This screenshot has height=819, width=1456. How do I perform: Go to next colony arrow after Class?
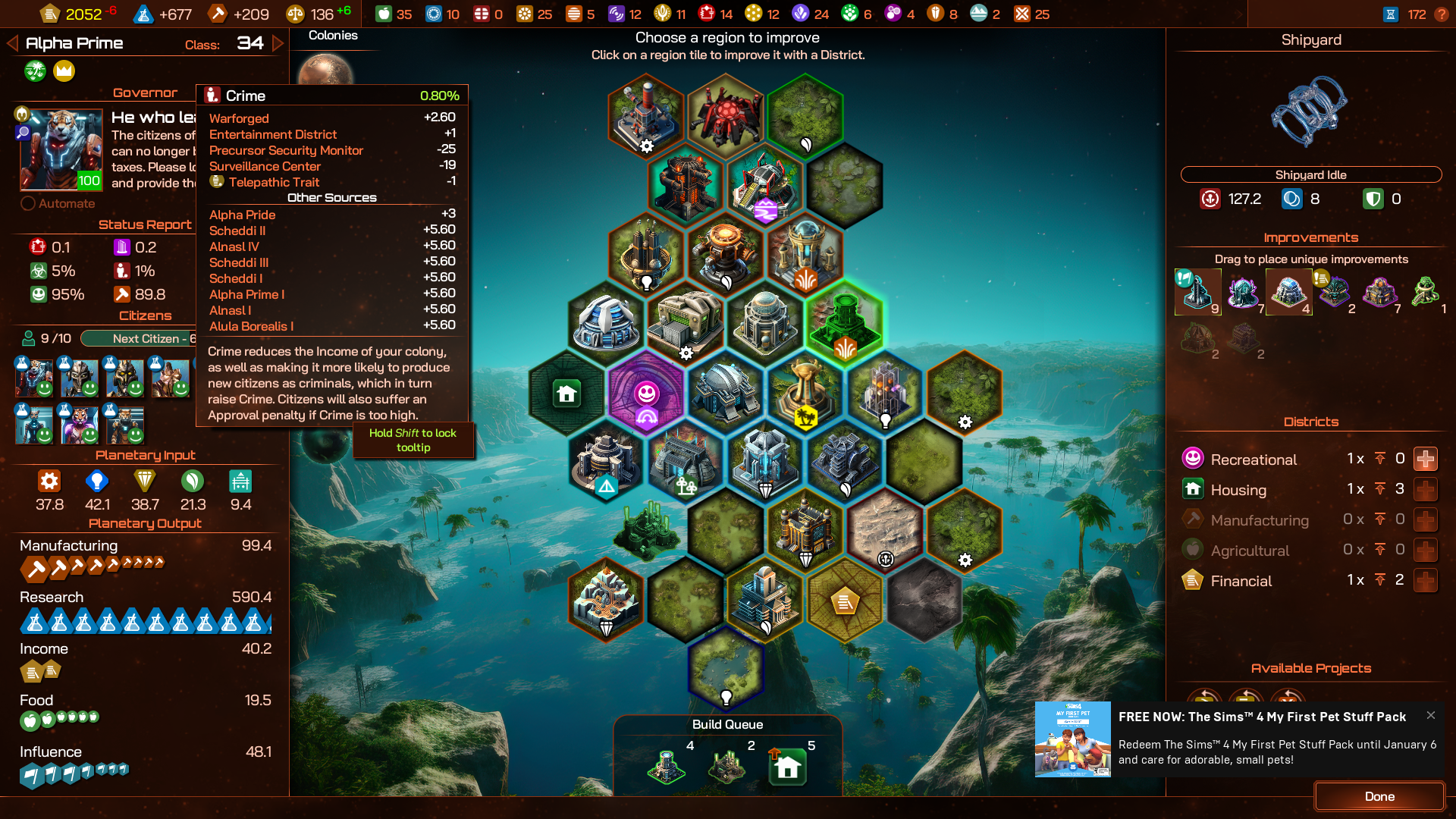point(278,43)
